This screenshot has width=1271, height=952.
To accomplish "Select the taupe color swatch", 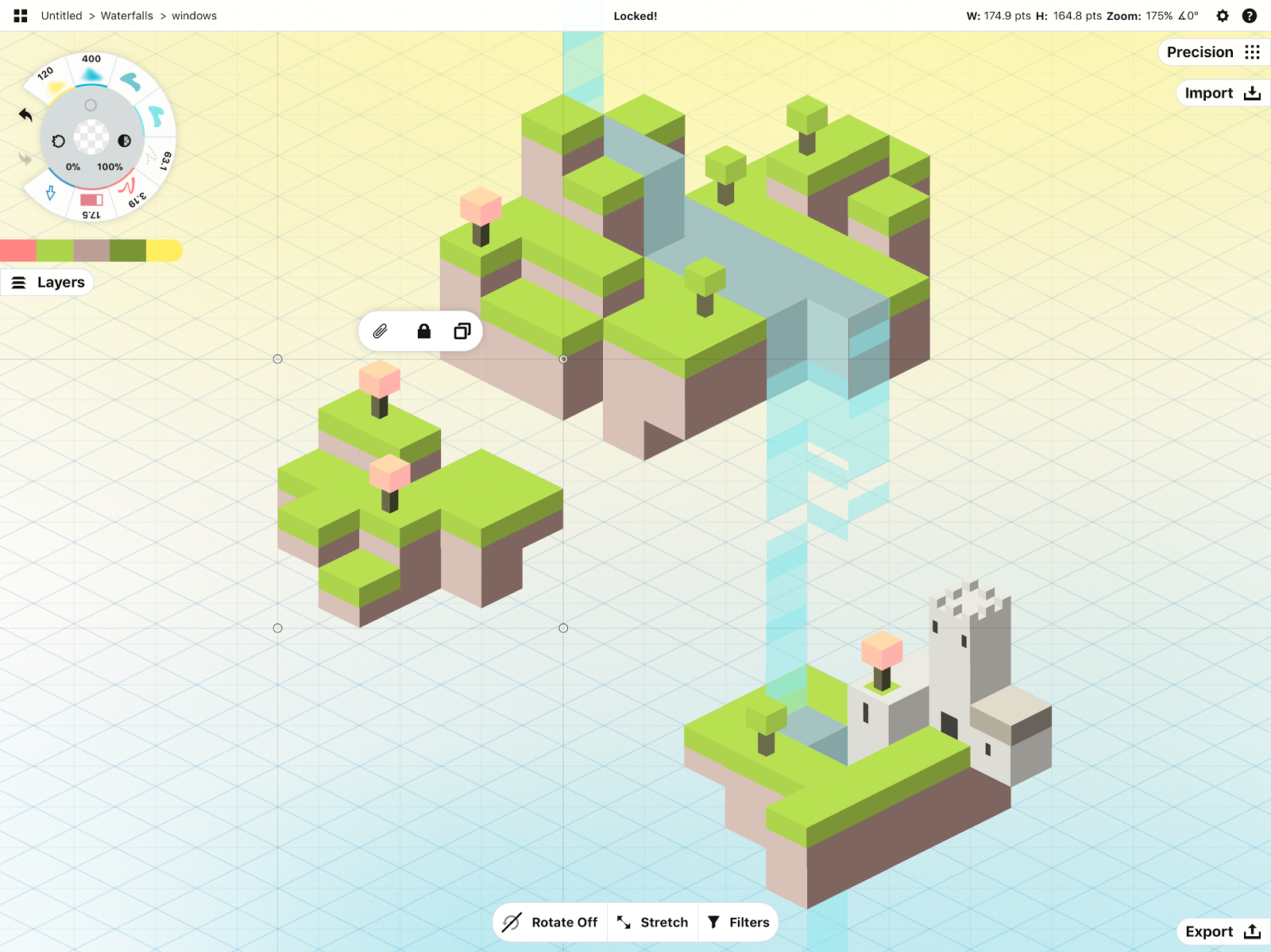I will click(91, 251).
